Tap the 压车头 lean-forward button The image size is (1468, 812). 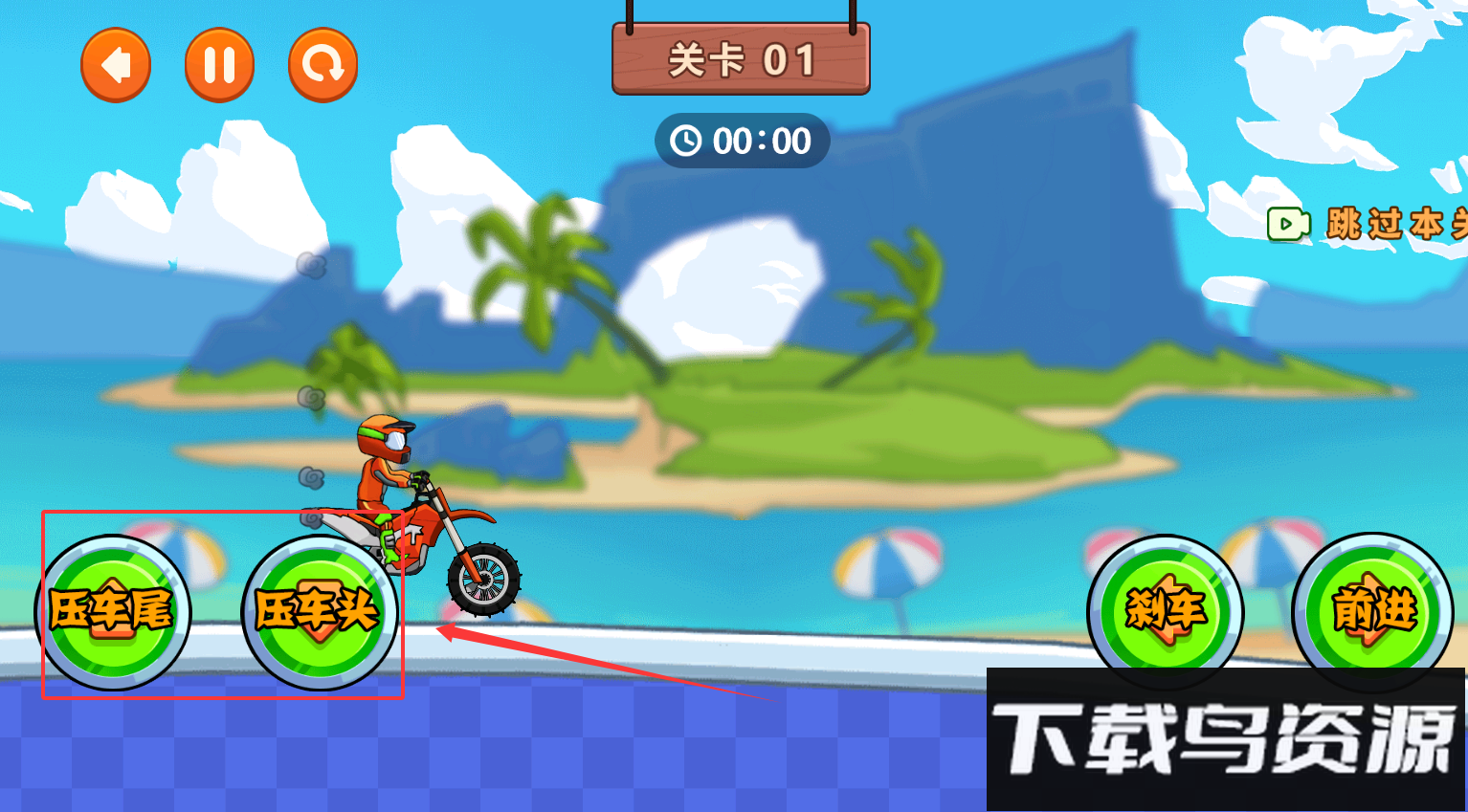click(319, 612)
